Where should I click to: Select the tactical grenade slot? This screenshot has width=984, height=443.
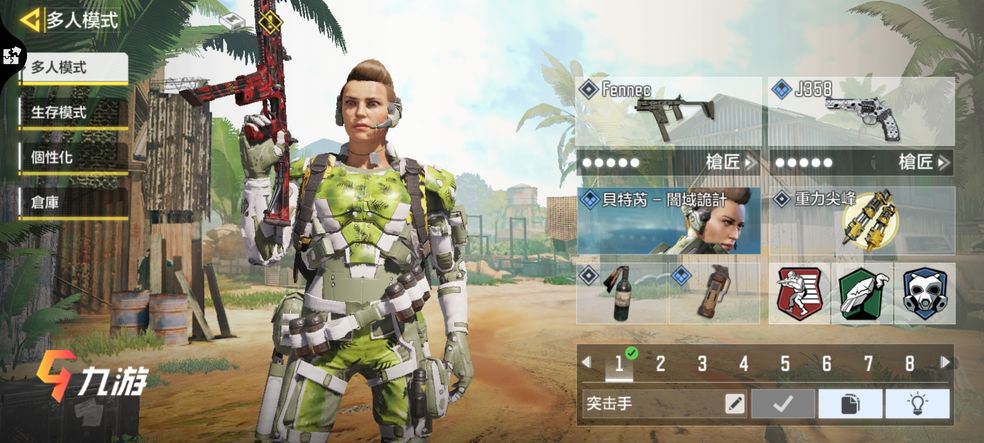(715, 293)
